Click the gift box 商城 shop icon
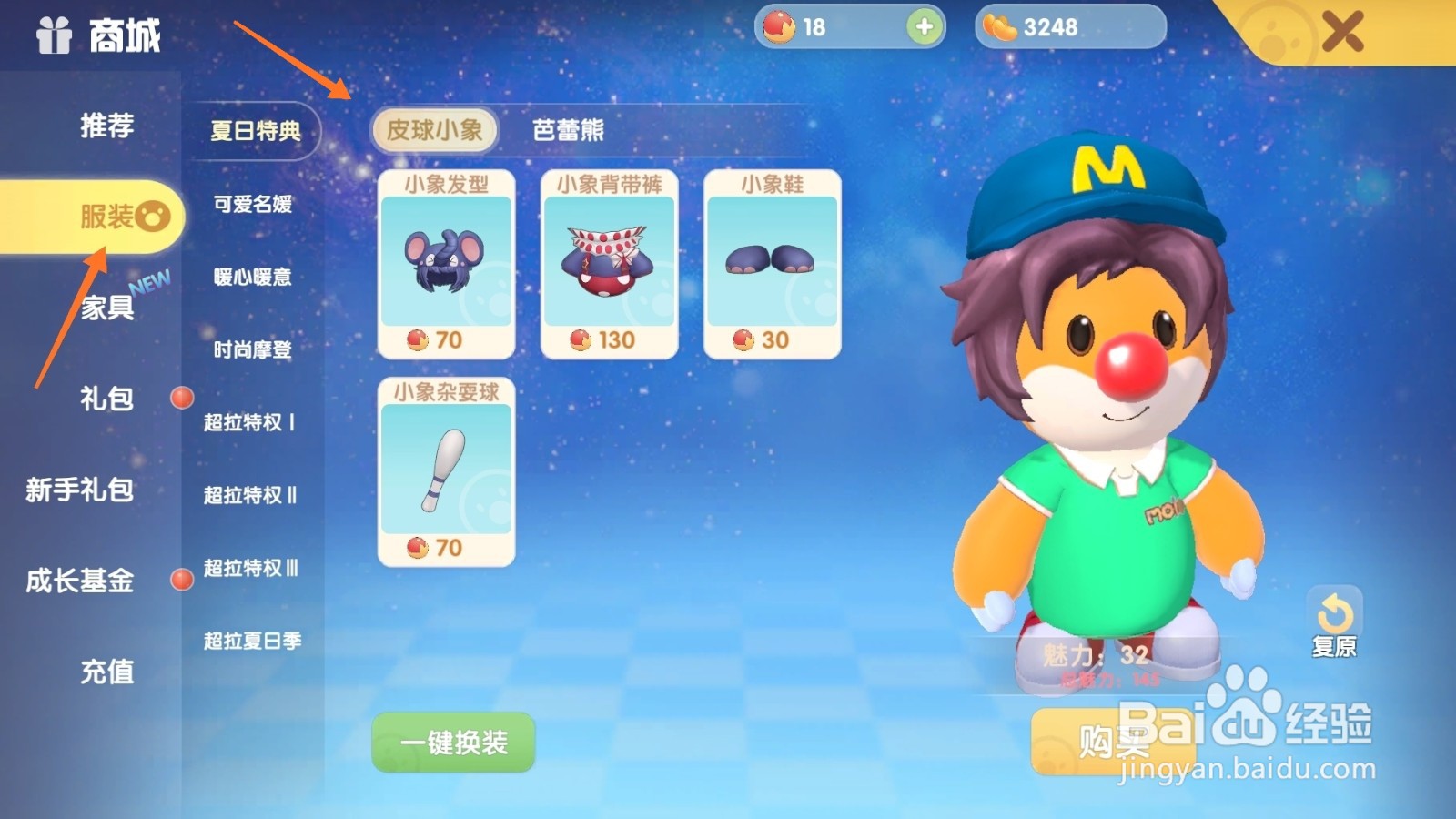Viewport: 1456px width, 819px height. (x=53, y=36)
